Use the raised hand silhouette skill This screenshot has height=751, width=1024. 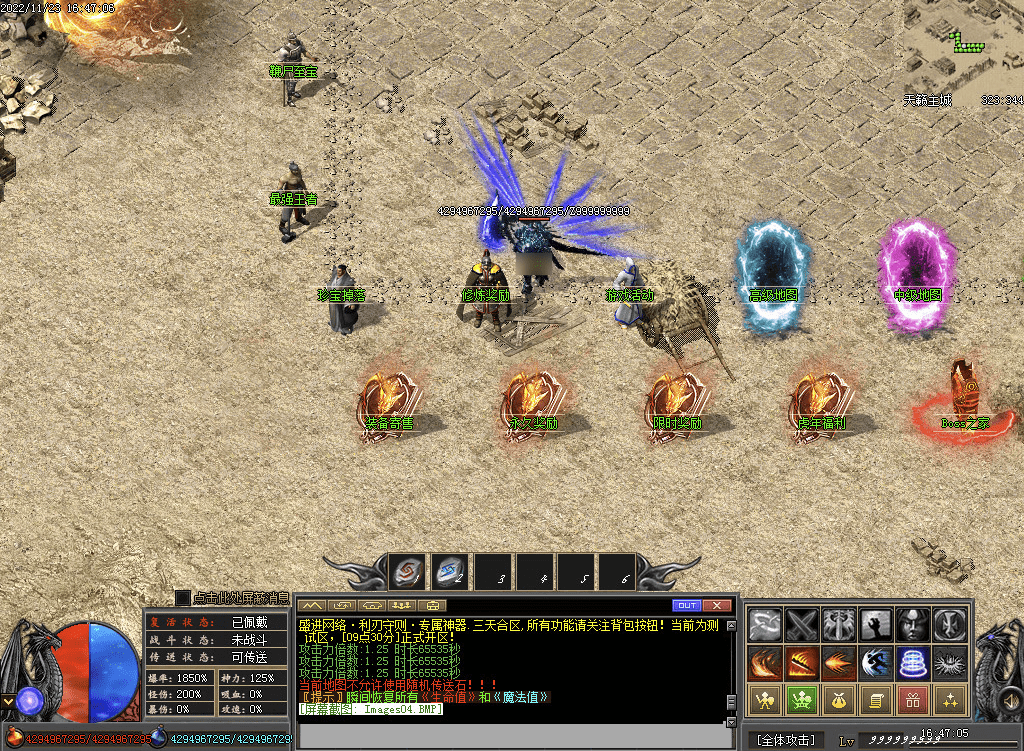tap(875, 625)
